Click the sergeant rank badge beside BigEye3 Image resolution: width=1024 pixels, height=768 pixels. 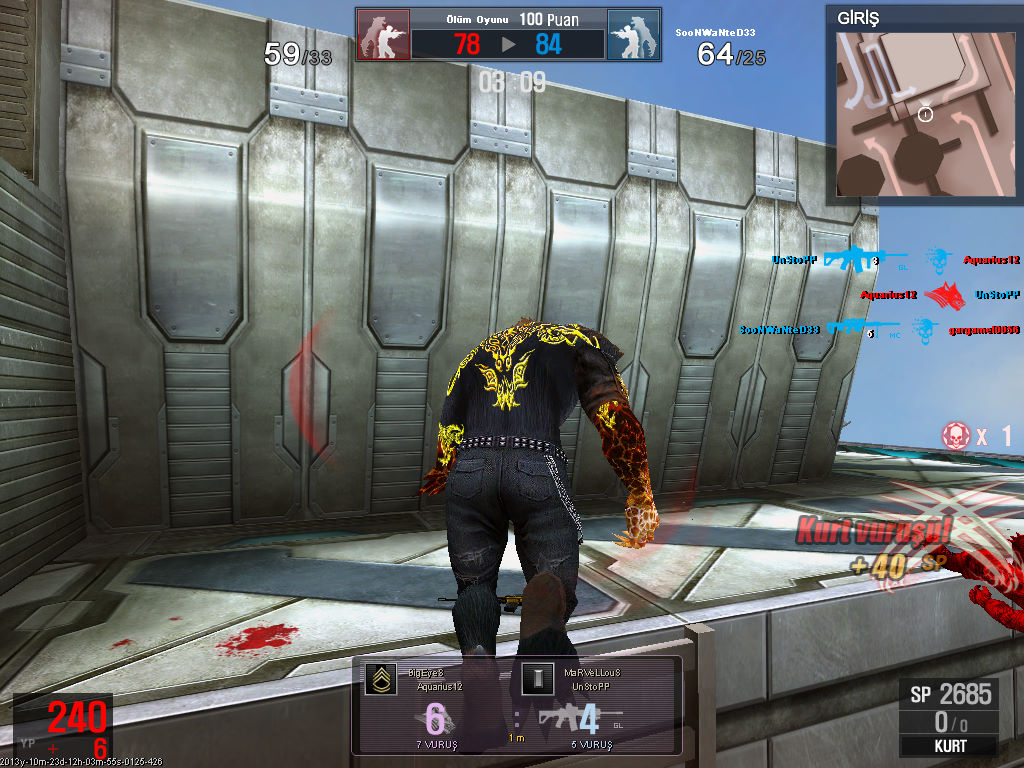click(x=379, y=680)
